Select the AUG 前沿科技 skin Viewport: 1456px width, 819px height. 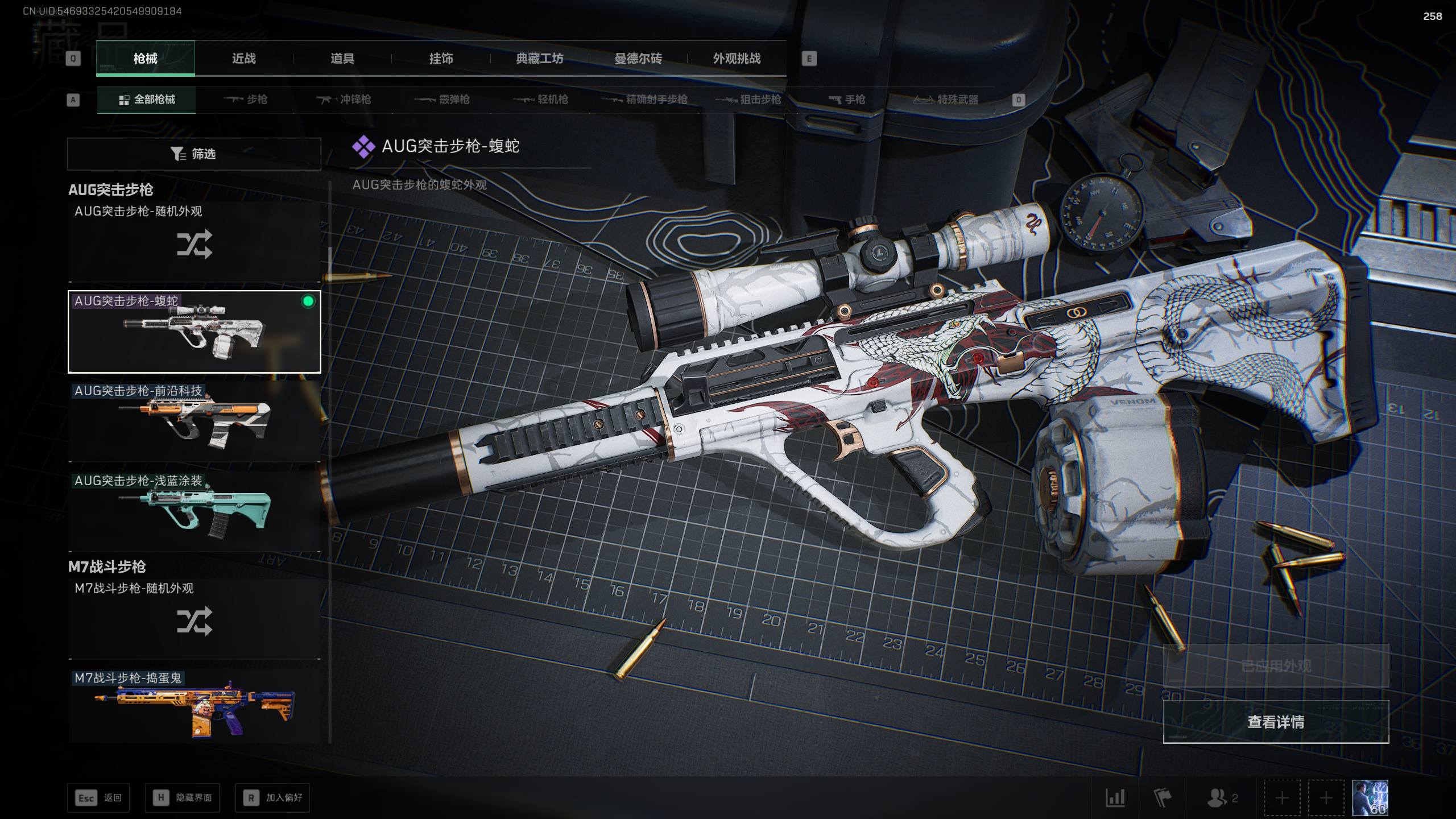(194, 421)
